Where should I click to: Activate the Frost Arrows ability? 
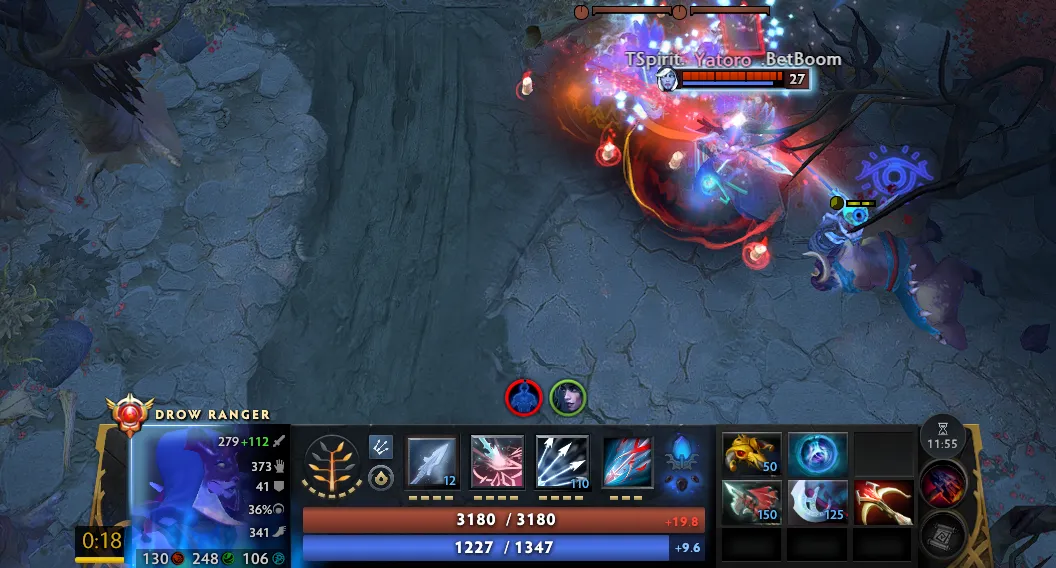[x=432, y=462]
